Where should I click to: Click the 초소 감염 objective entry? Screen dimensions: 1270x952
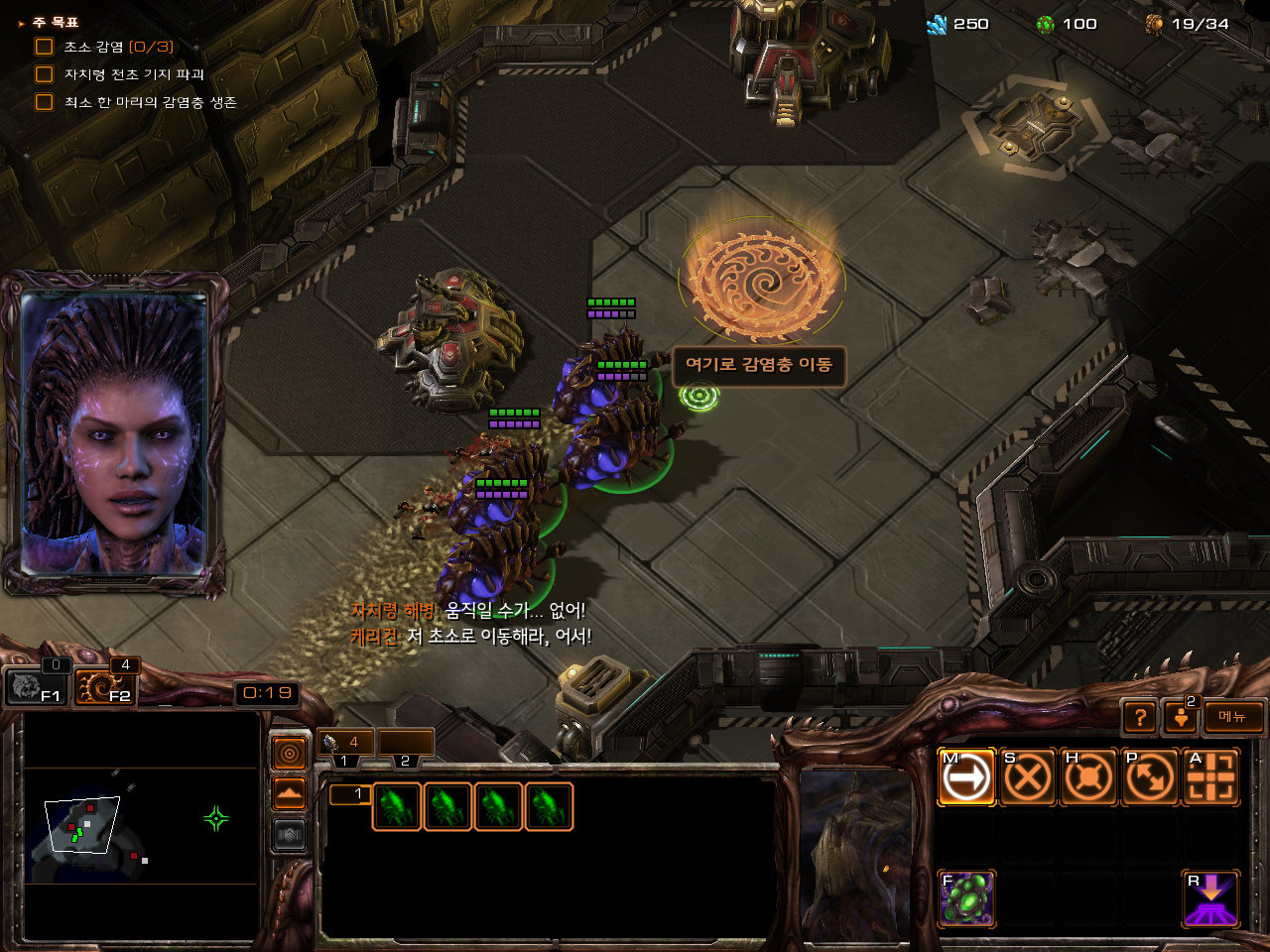(117, 47)
